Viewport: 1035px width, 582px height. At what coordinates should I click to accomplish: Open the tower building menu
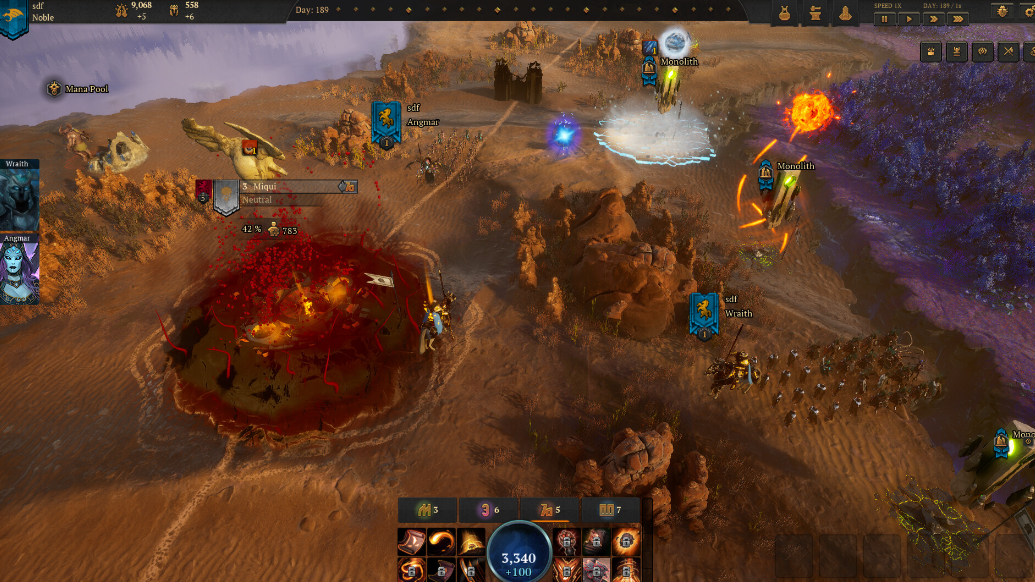coord(845,13)
